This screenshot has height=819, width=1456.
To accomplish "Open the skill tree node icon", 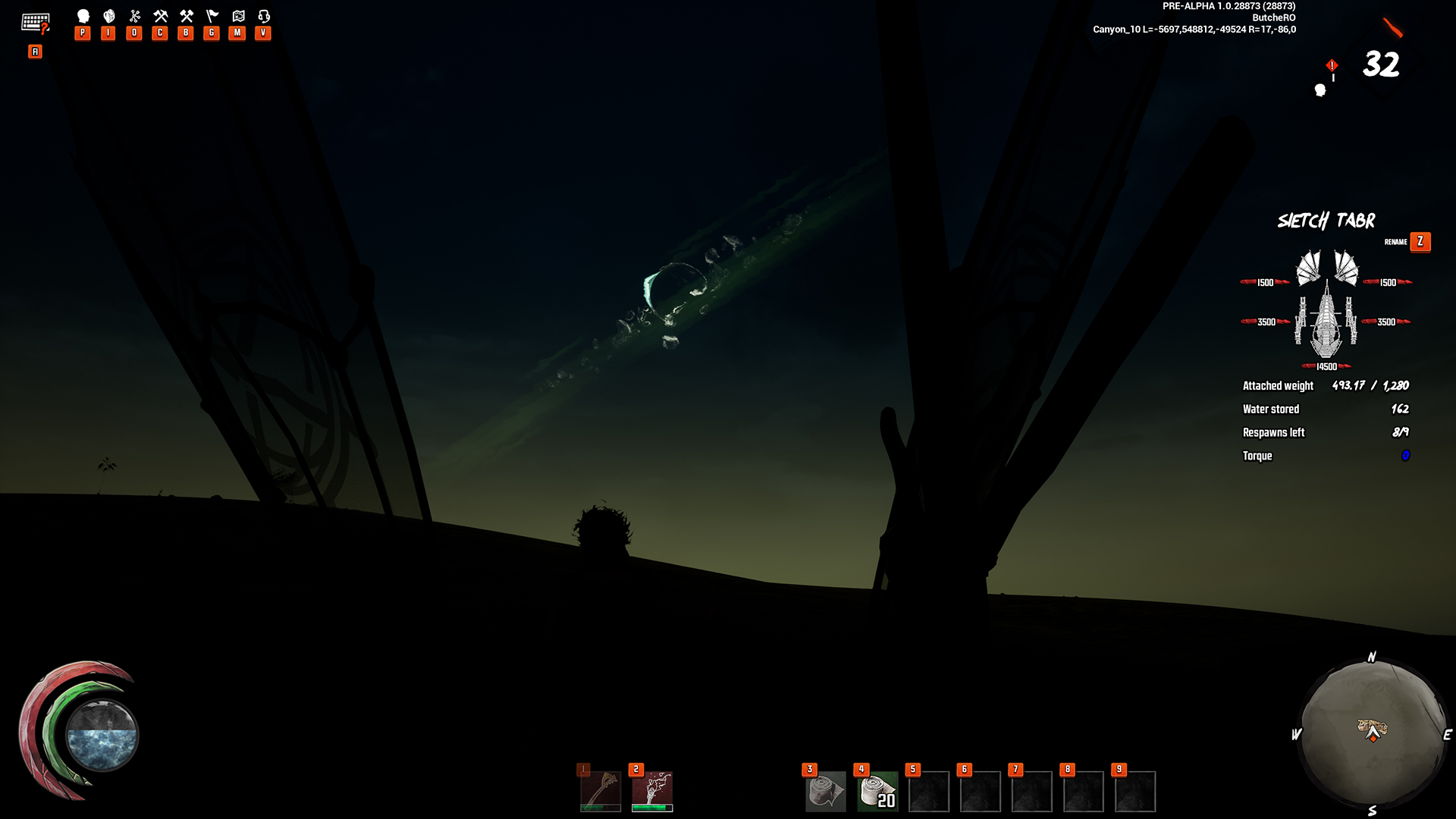I will point(135,16).
